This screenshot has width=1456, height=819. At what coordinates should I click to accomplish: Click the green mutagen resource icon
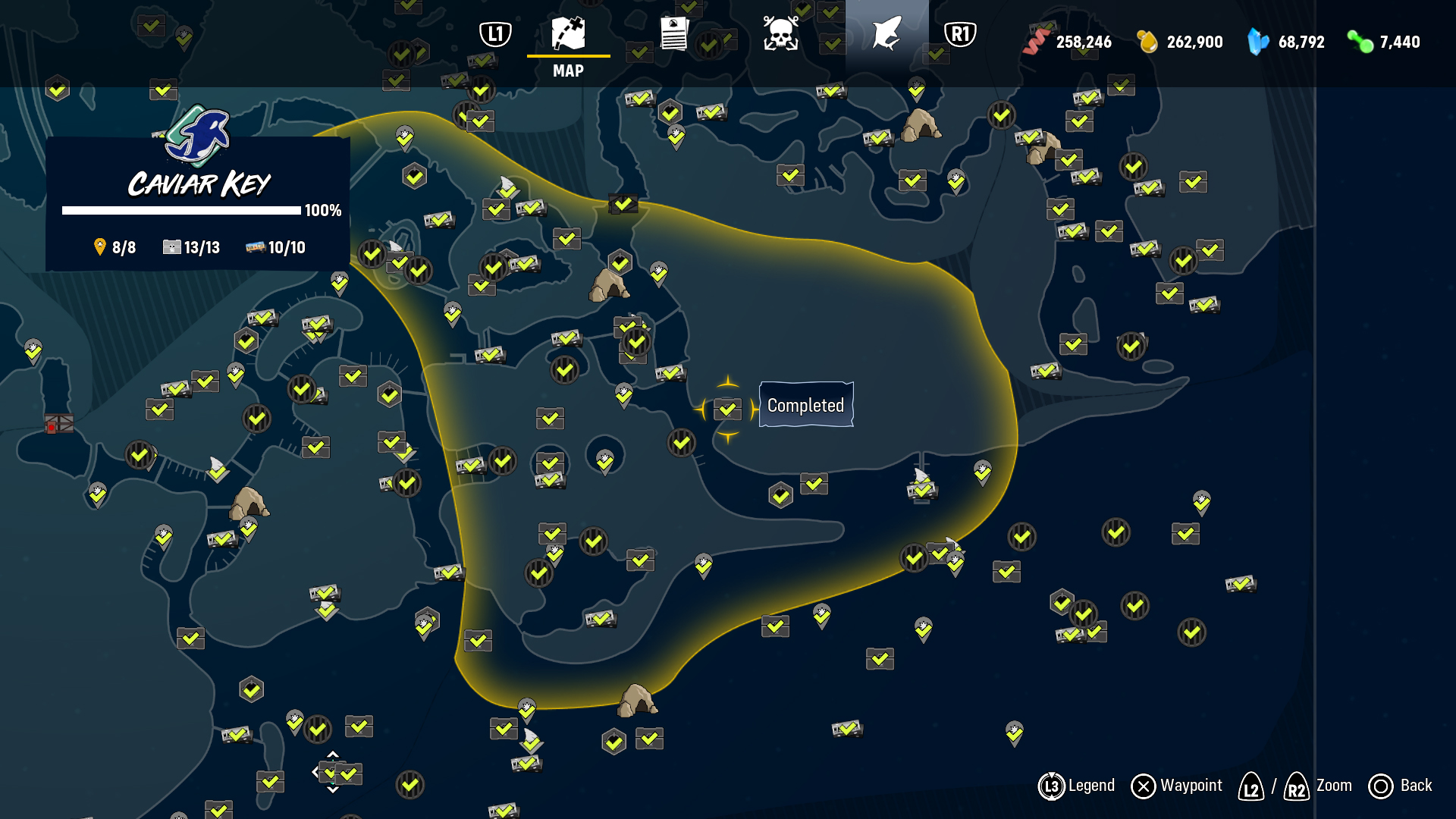click(x=1360, y=42)
